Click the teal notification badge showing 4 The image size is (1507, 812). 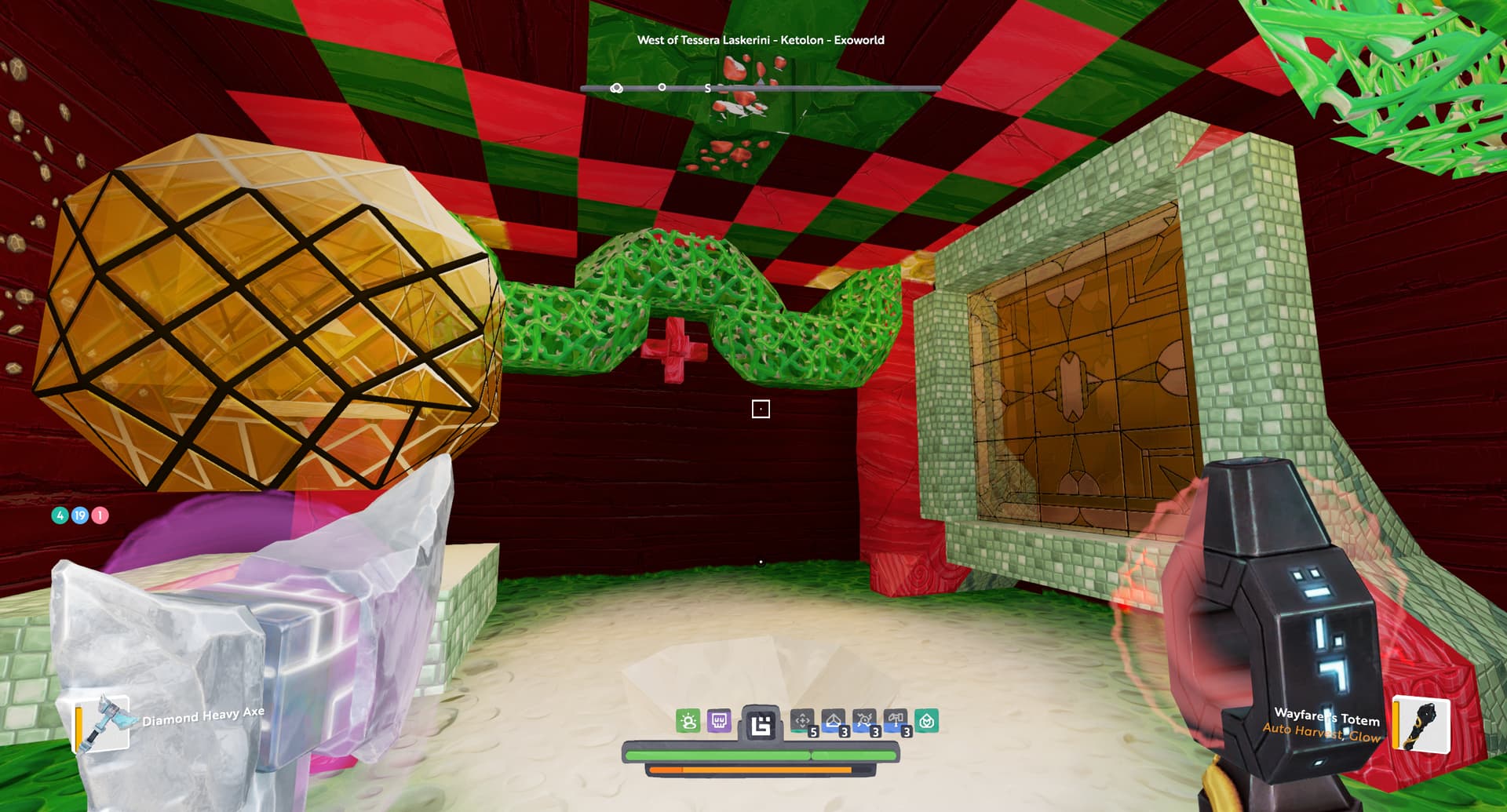tap(60, 515)
